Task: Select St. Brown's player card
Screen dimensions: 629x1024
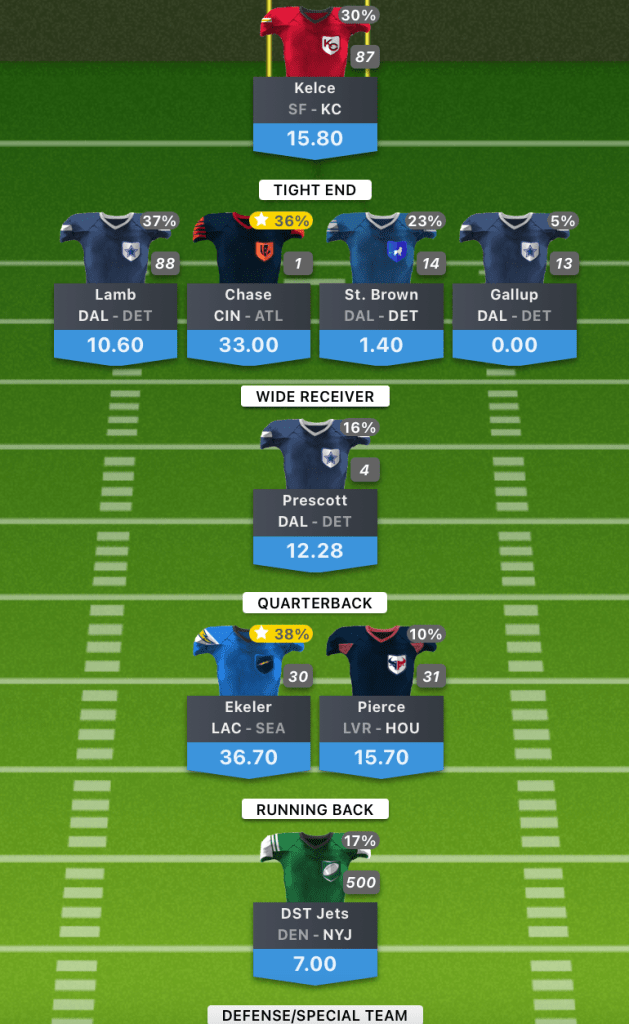Action: tap(381, 307)
